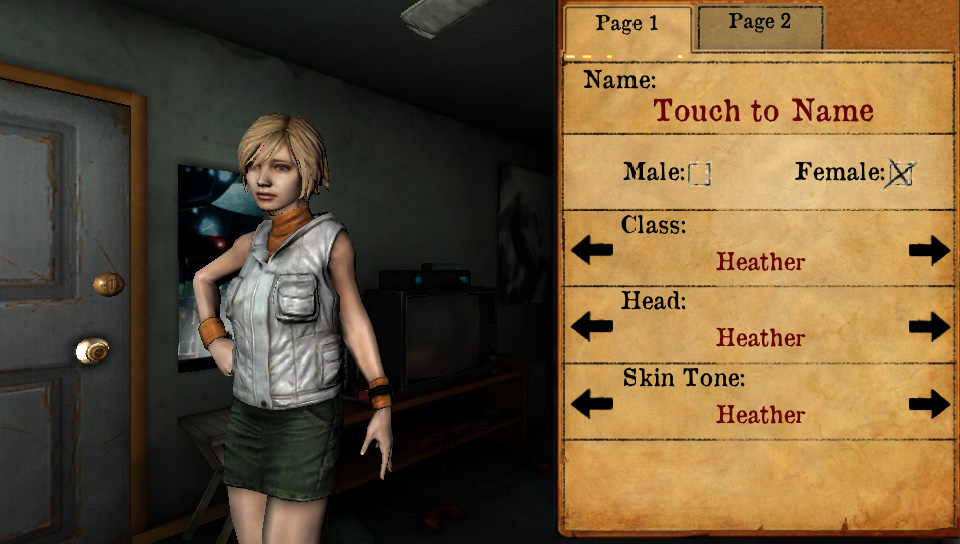
Task: Switch to the Page 2 tab
Action: pos(760,24)
